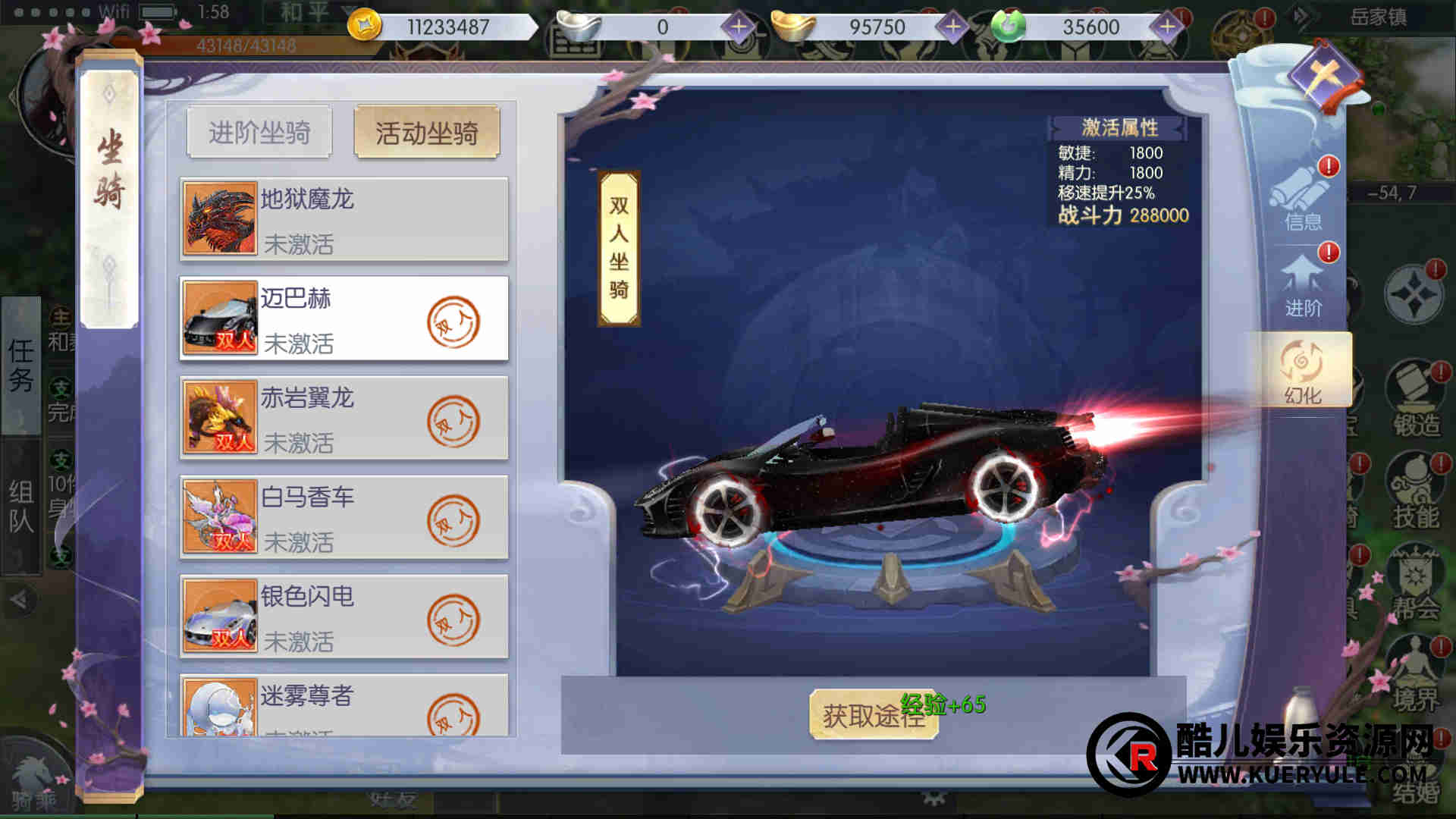Pick the 迷雾尊者 mount entry
Viewport: 1456px width, 819px height.
click(344, 705)
